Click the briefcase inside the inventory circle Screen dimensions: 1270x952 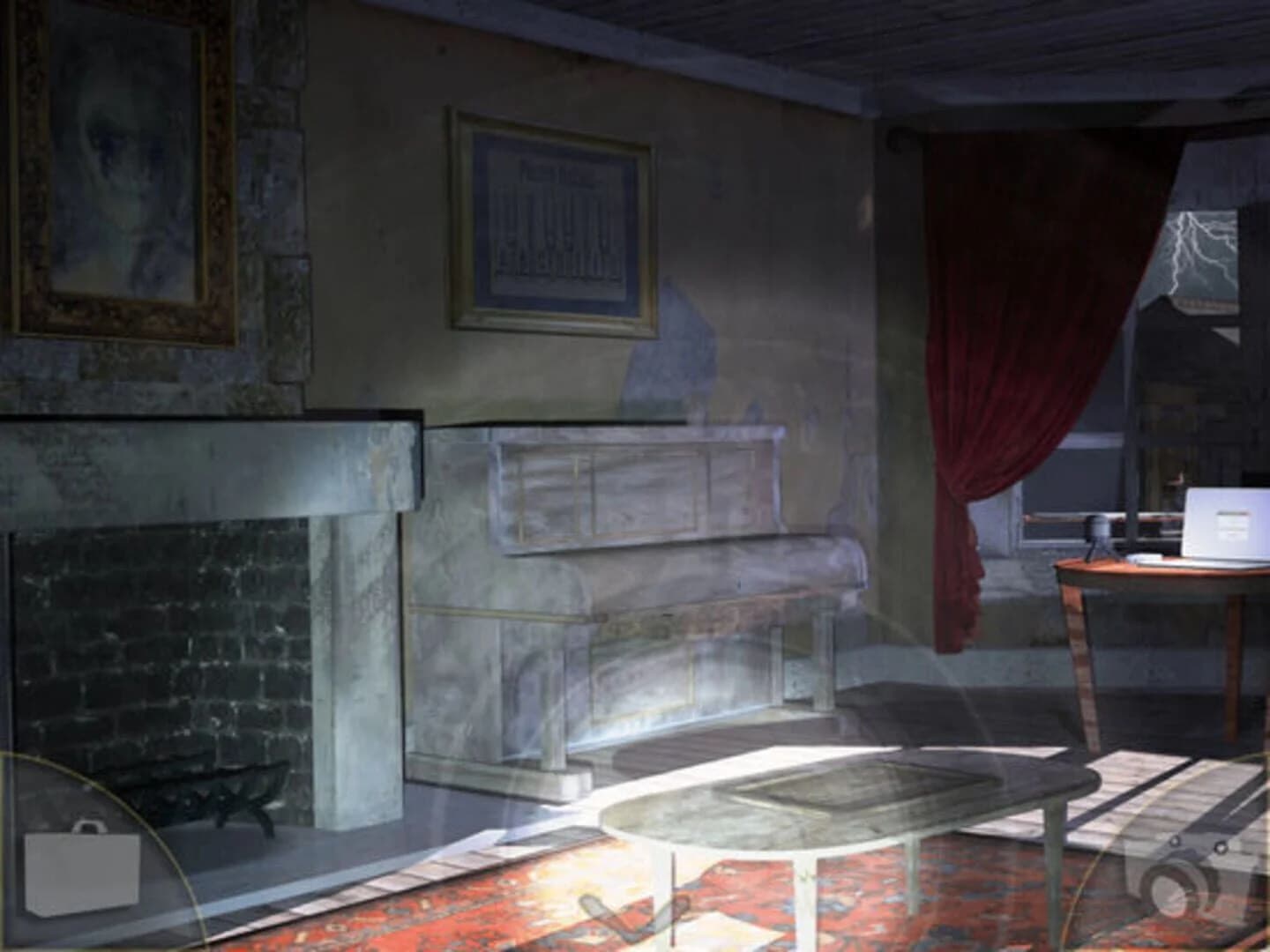point(84,873)
